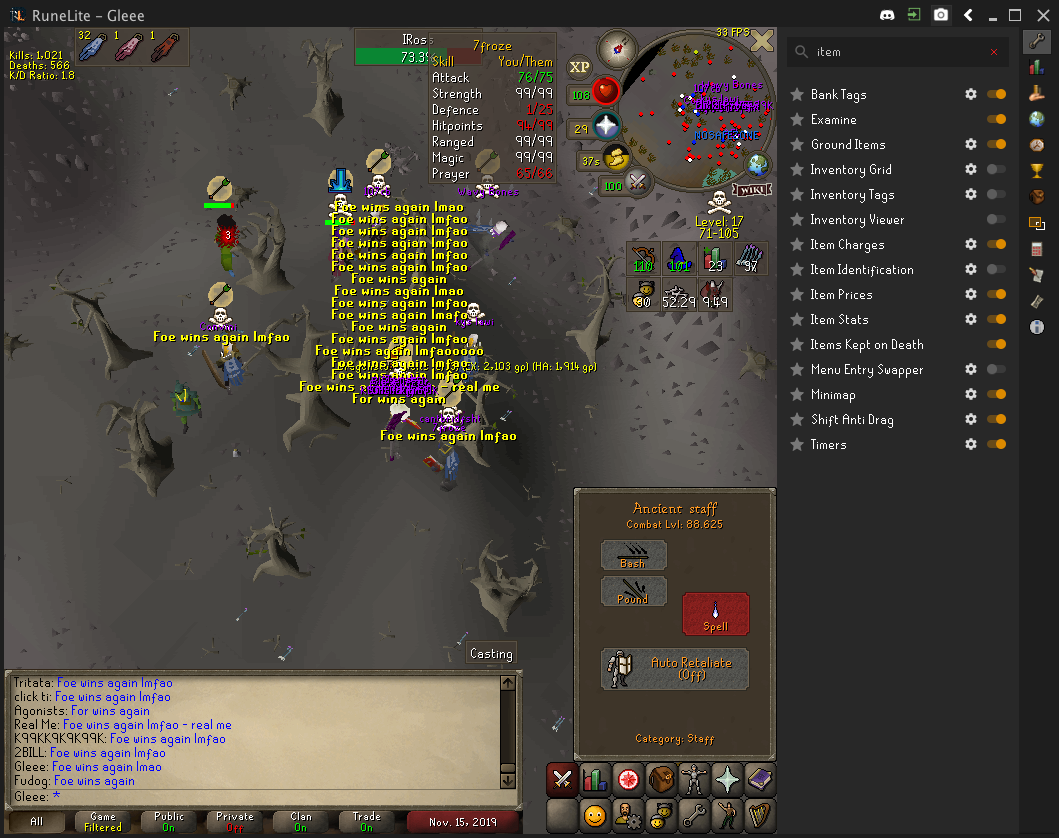1059x838 pixels.
Task: Open Item Charges plugin configuration gear
Action: [x=970, y=244]
